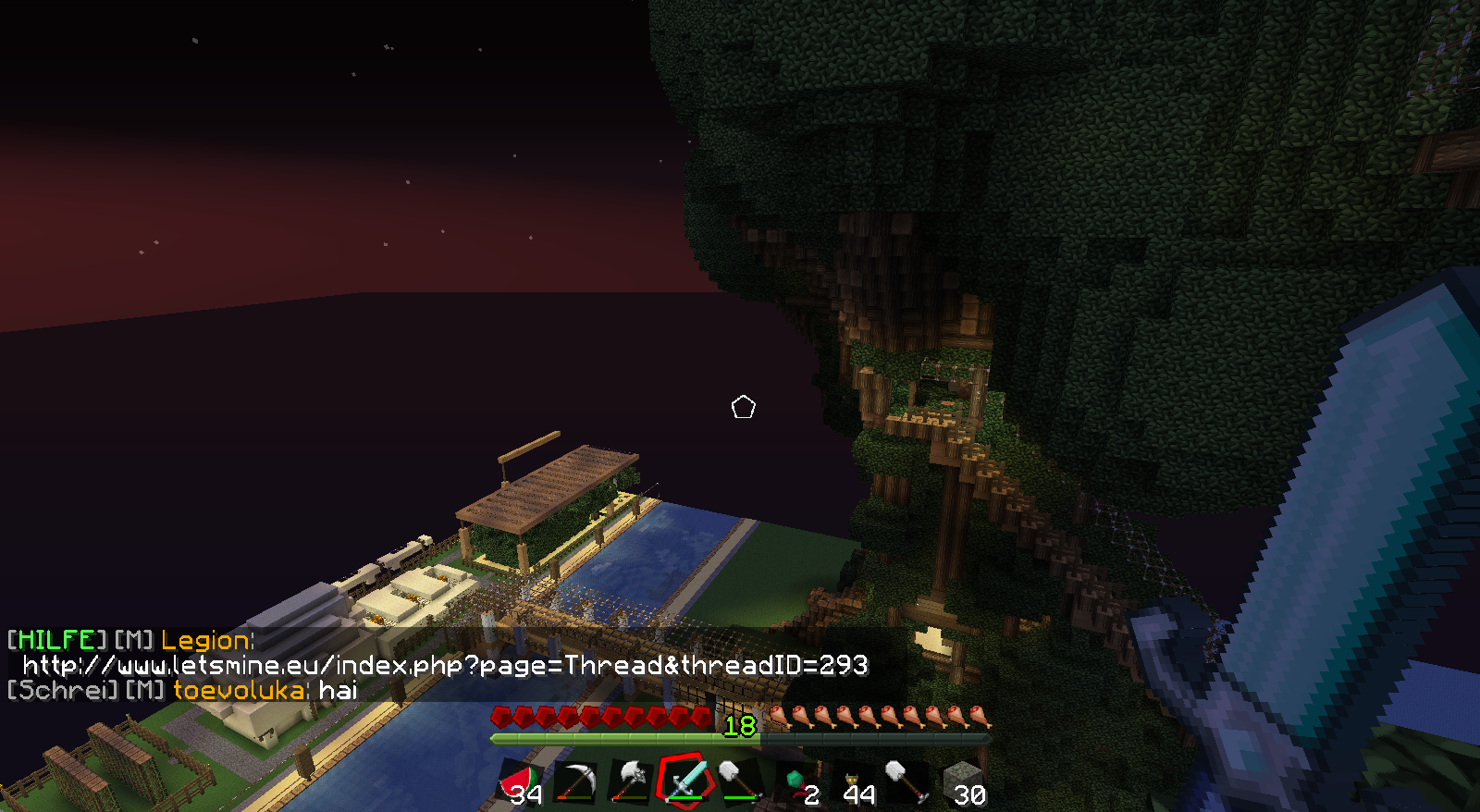The image size is (1480, 812).
Task: Select the mossy cobblestone stack of 30
Action: point(963,782)
